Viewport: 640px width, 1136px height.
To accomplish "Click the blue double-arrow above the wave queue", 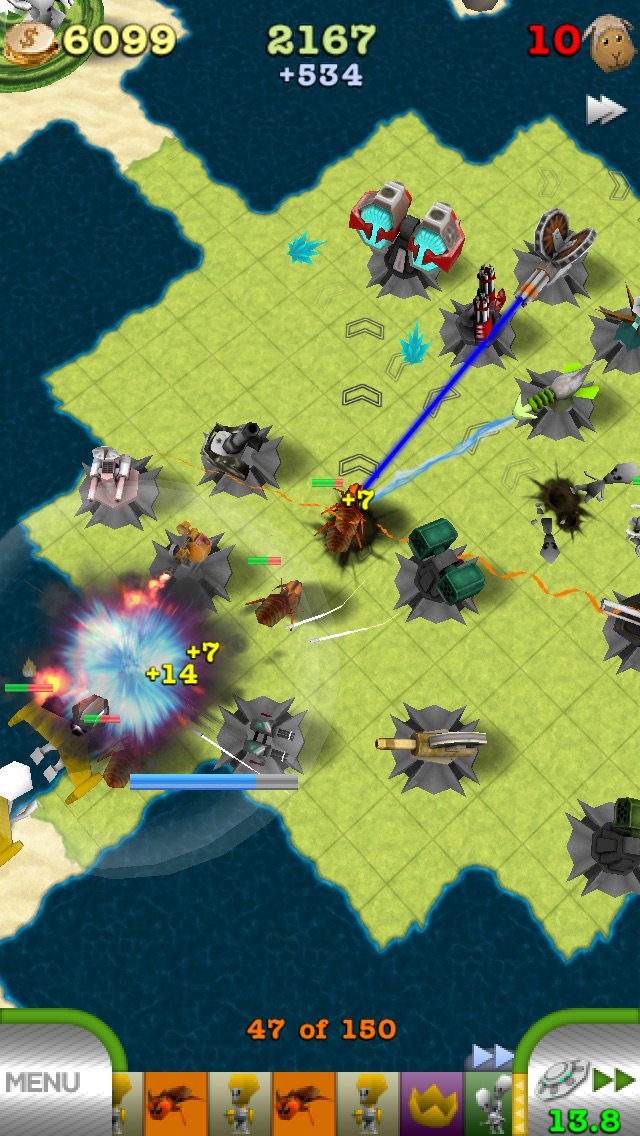I will tap(492, 1055).
